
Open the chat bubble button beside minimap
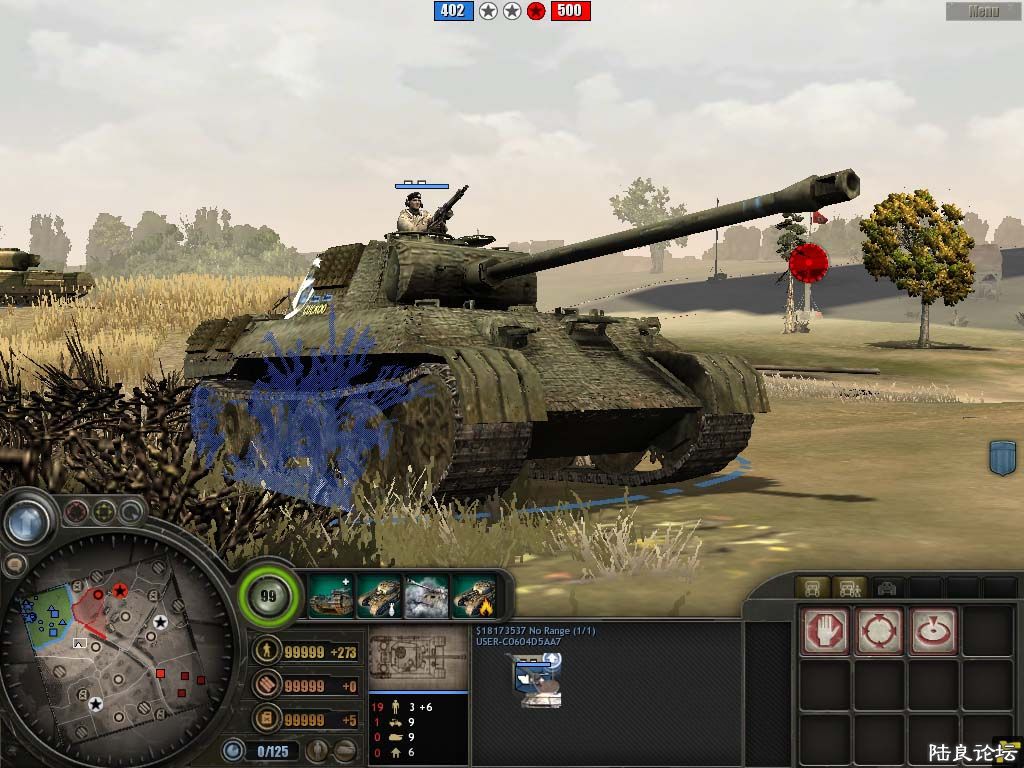(14, 565)
